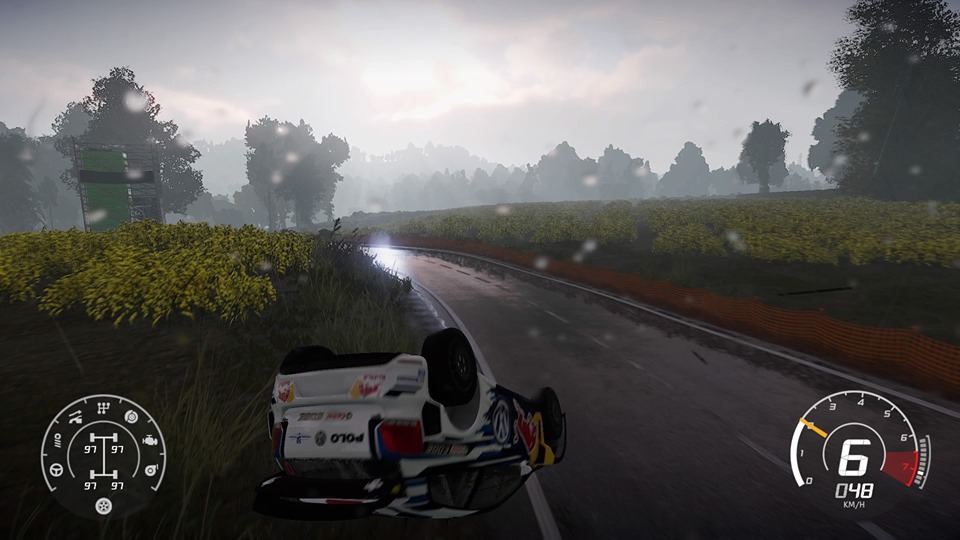Click the steering wheel damage icon

tap(57, 470)
